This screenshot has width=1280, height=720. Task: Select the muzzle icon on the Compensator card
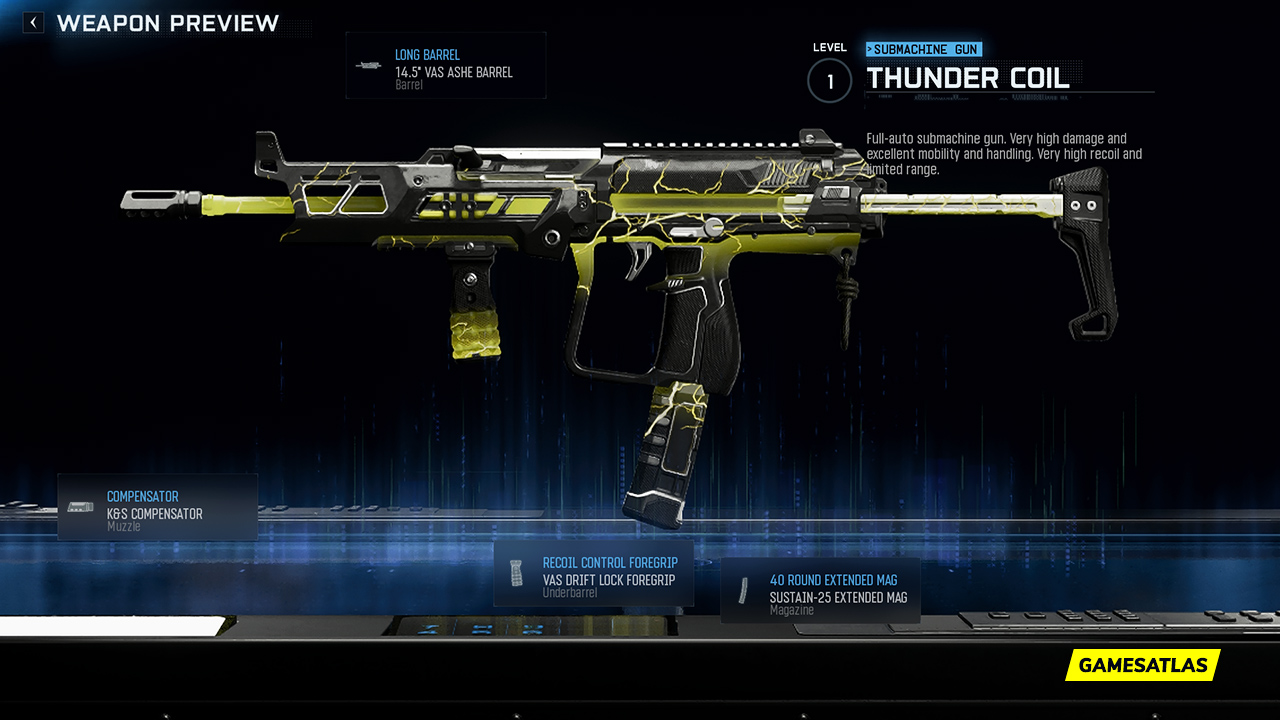tap(79, 505)
